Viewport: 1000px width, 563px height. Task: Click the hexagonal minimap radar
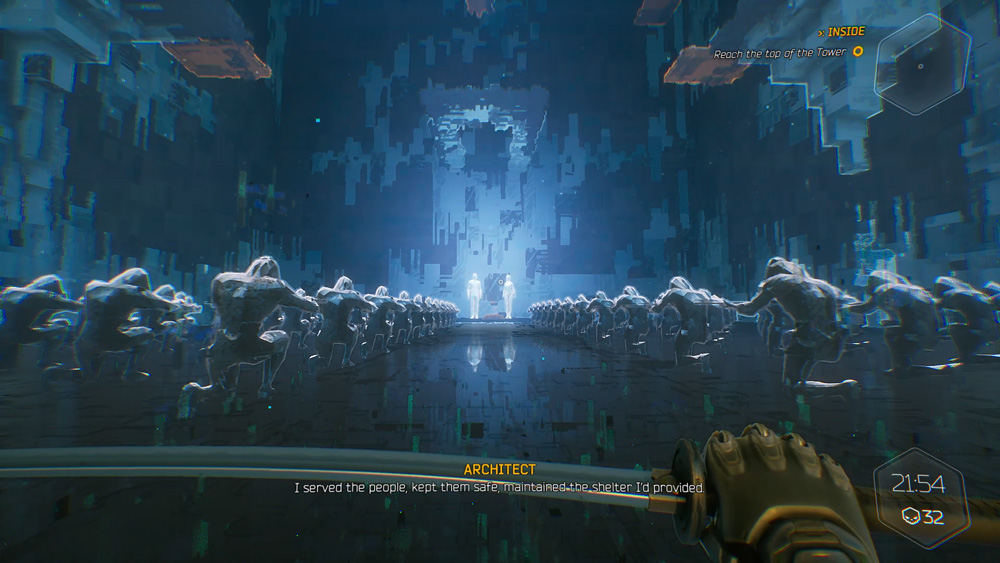pos(921,65)
